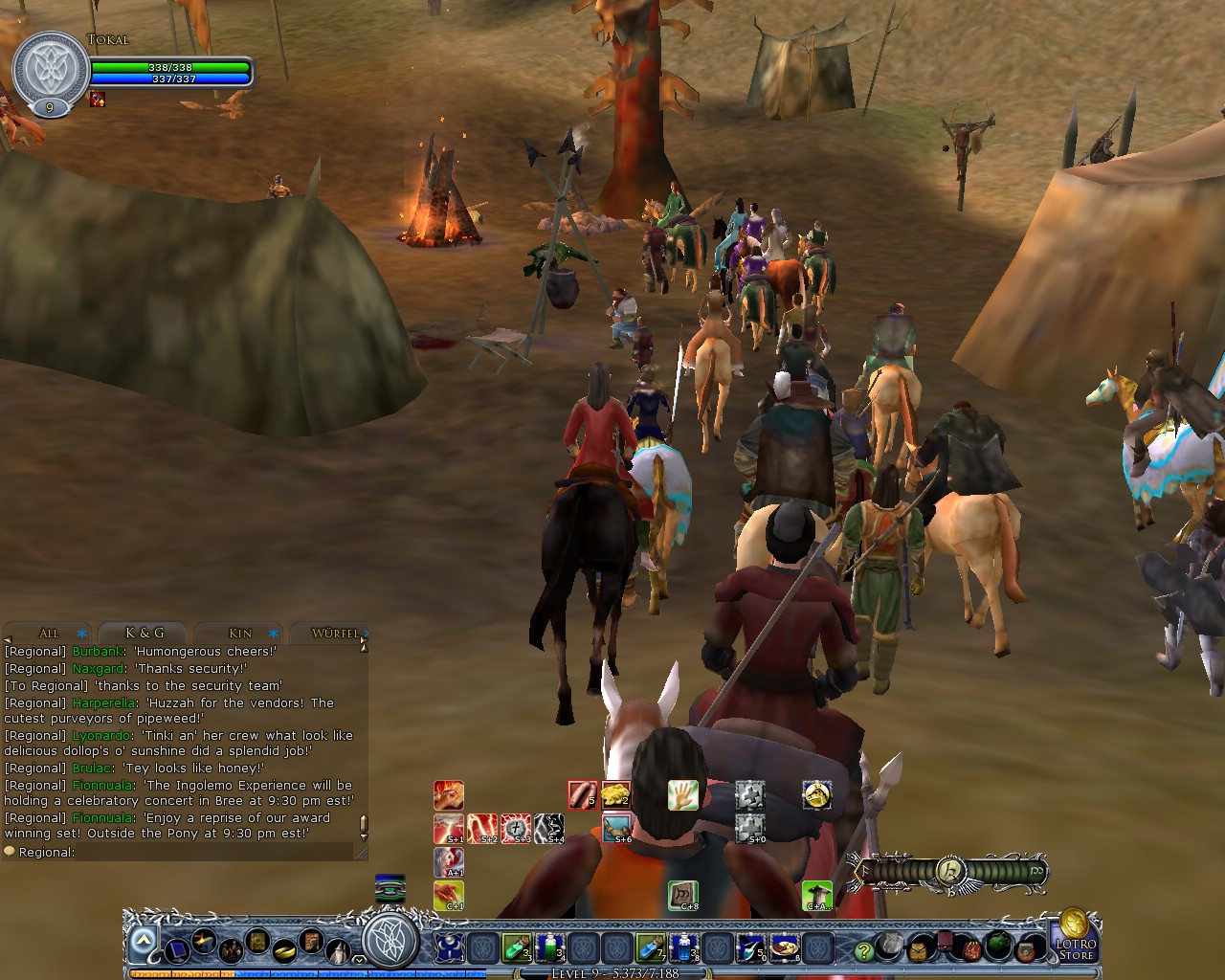Use the lightning skill marked S+1
1225x980 pixels.
click(x=449, y=829)
